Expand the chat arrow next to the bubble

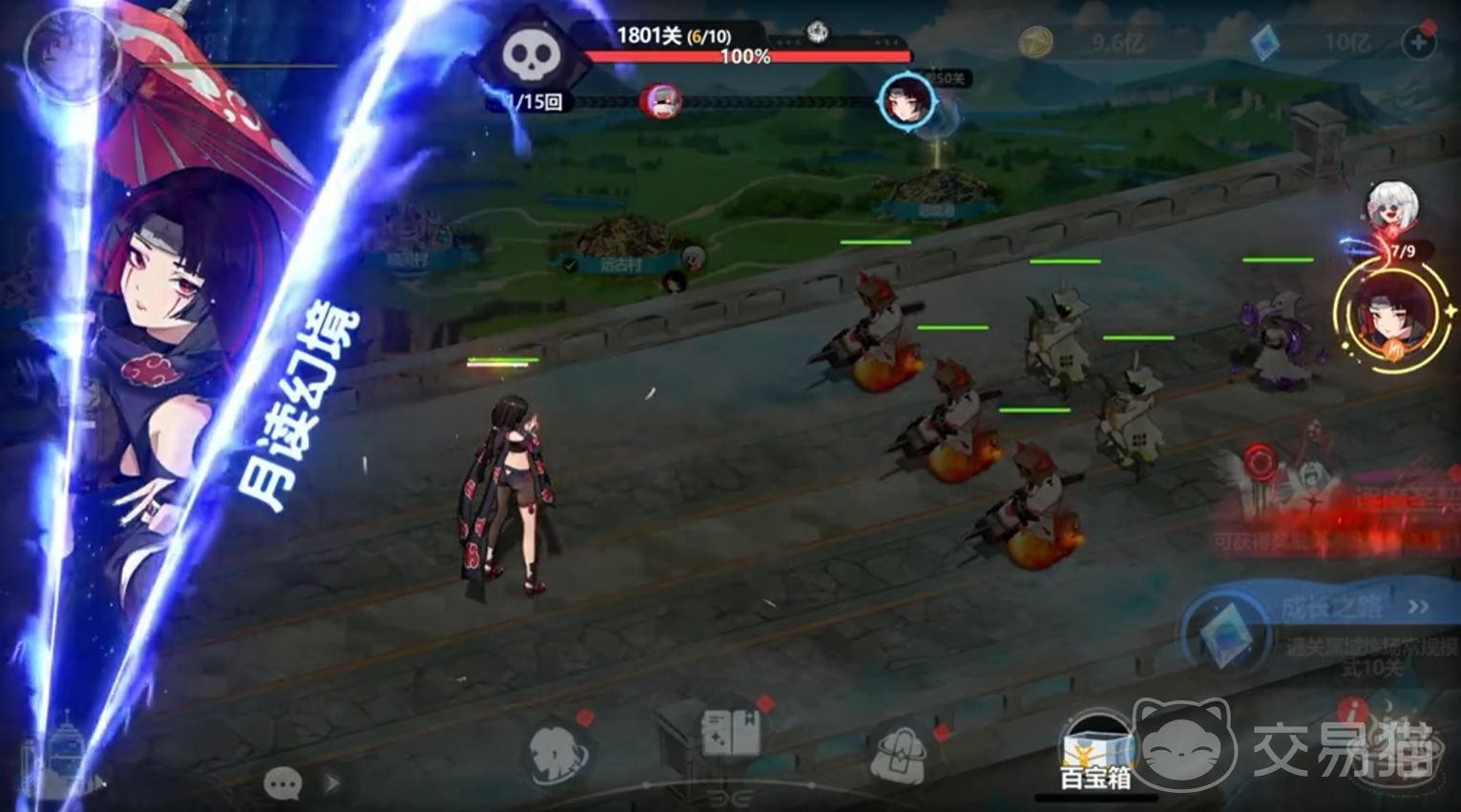(332, 784)
